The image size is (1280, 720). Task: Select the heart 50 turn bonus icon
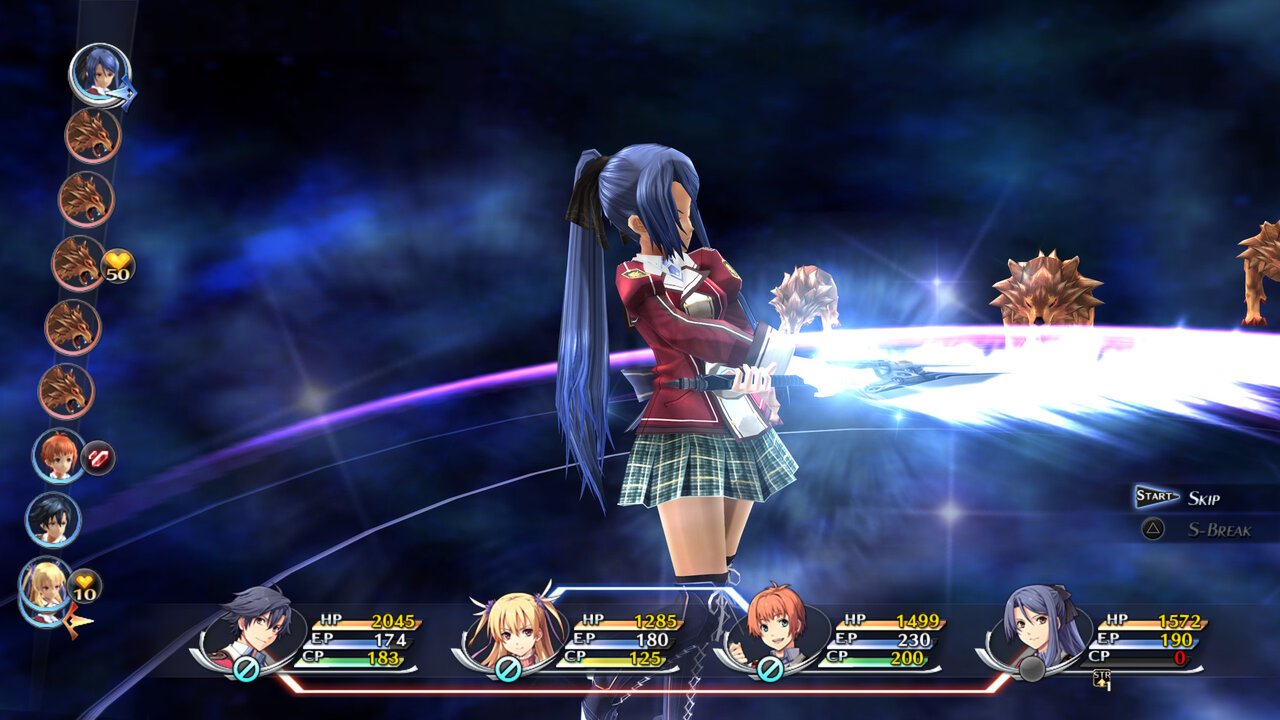pos(118,266)
